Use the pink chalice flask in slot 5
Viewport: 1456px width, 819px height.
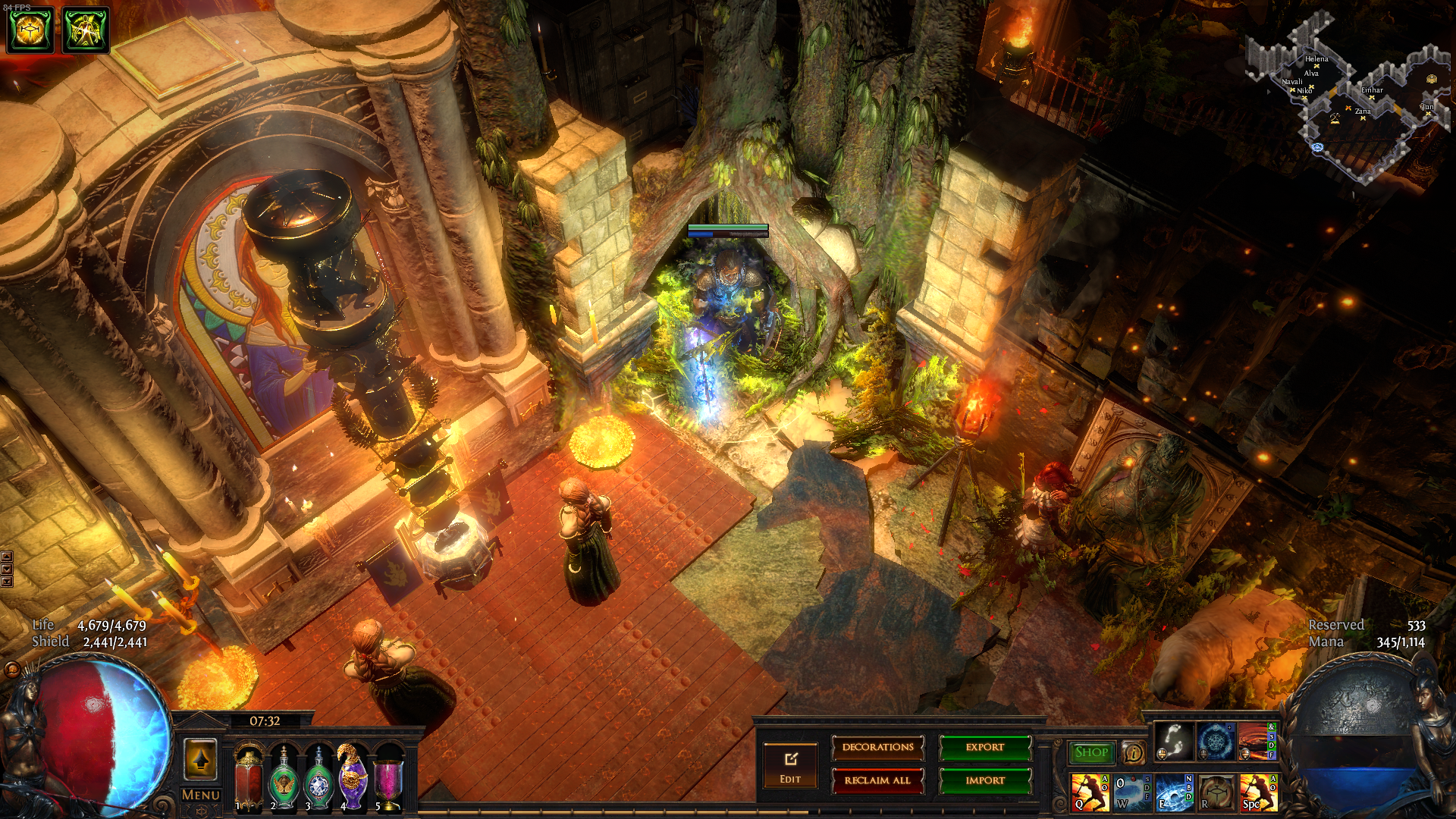click(388, 779)
